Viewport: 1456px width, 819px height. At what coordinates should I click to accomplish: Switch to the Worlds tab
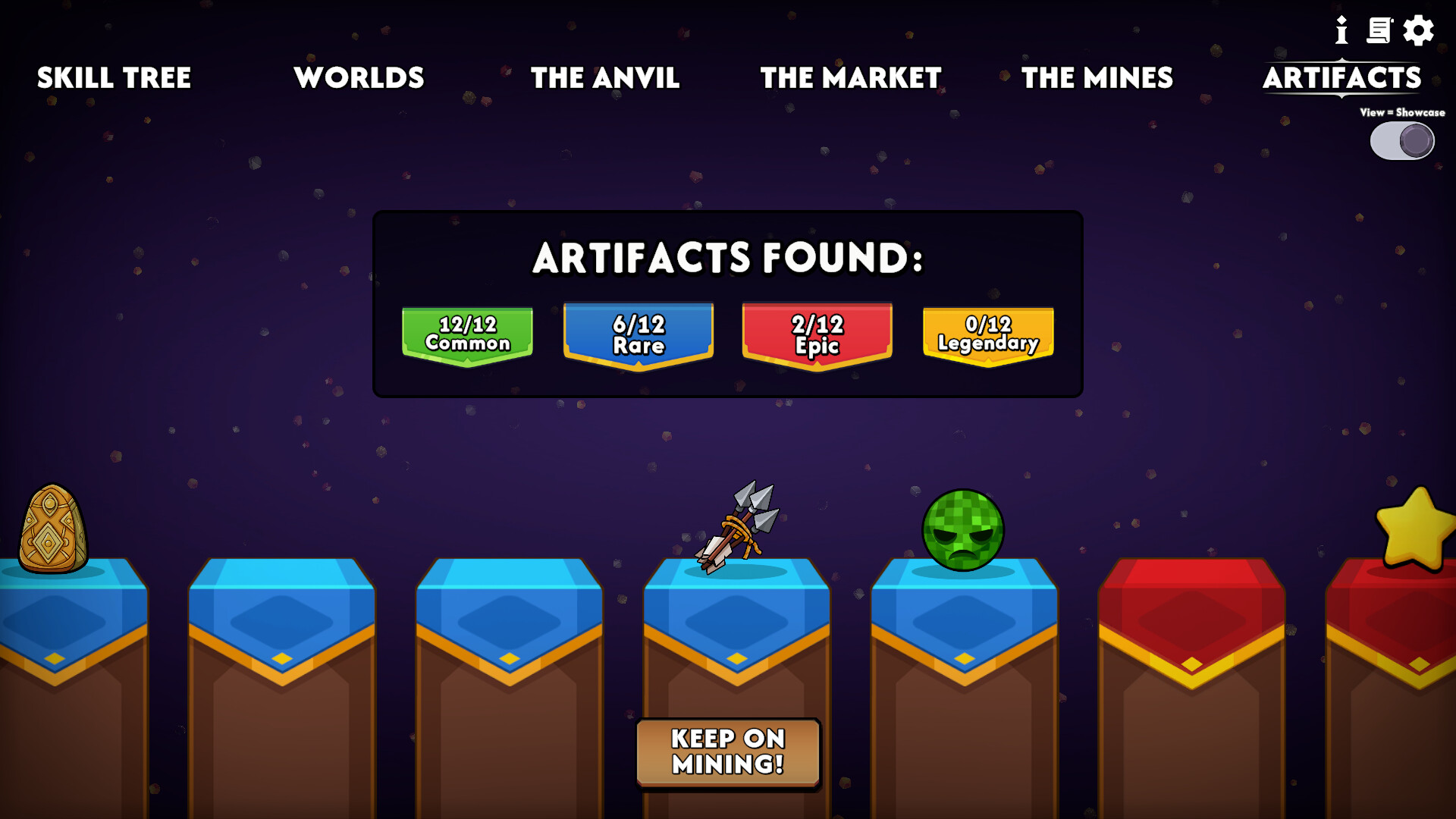(x=359, y=78)
